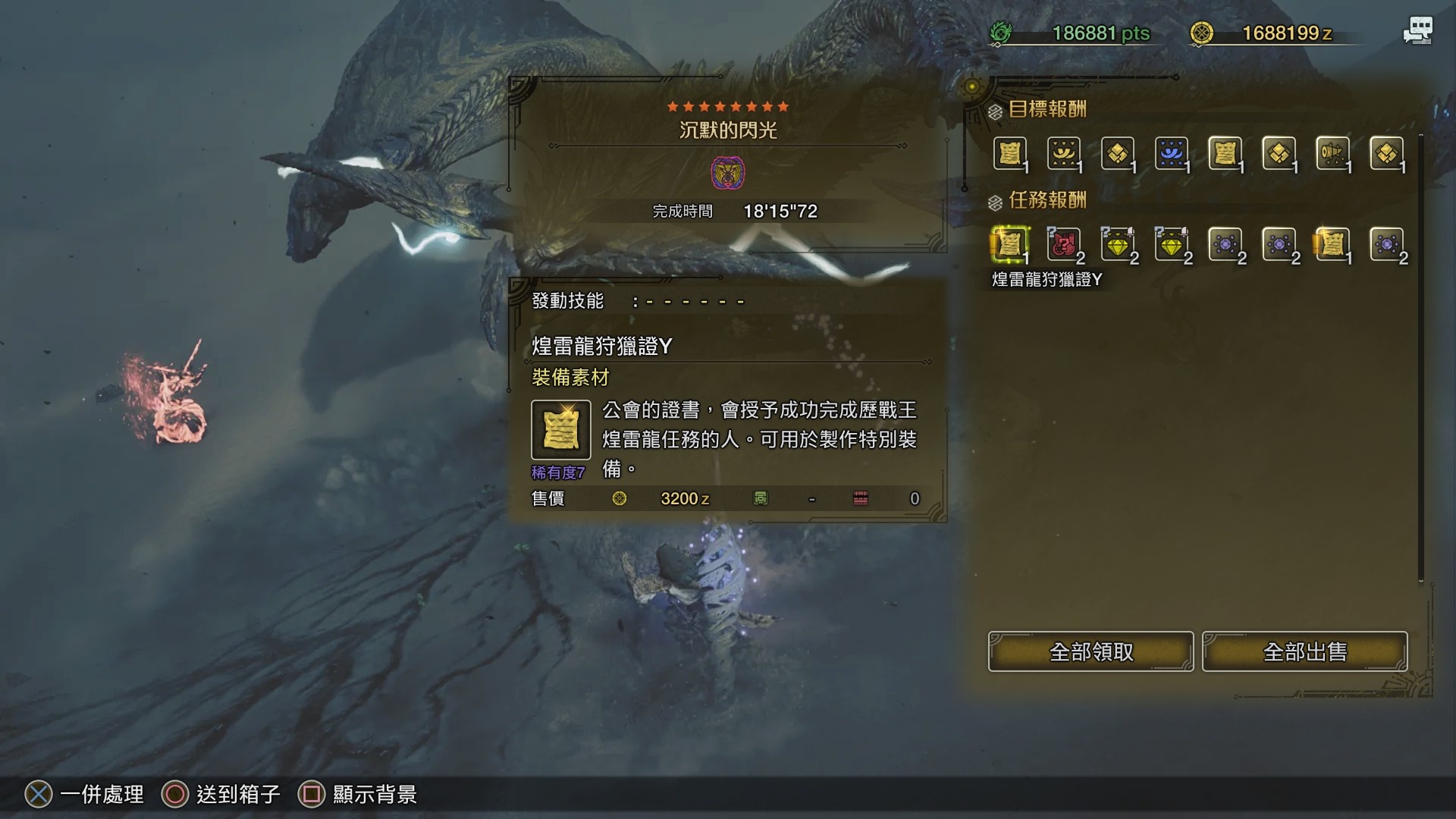This screenshot has width=1456, height=819.
Task: Click the 全部領取 (take all) button
Action: coord(1090,651)
